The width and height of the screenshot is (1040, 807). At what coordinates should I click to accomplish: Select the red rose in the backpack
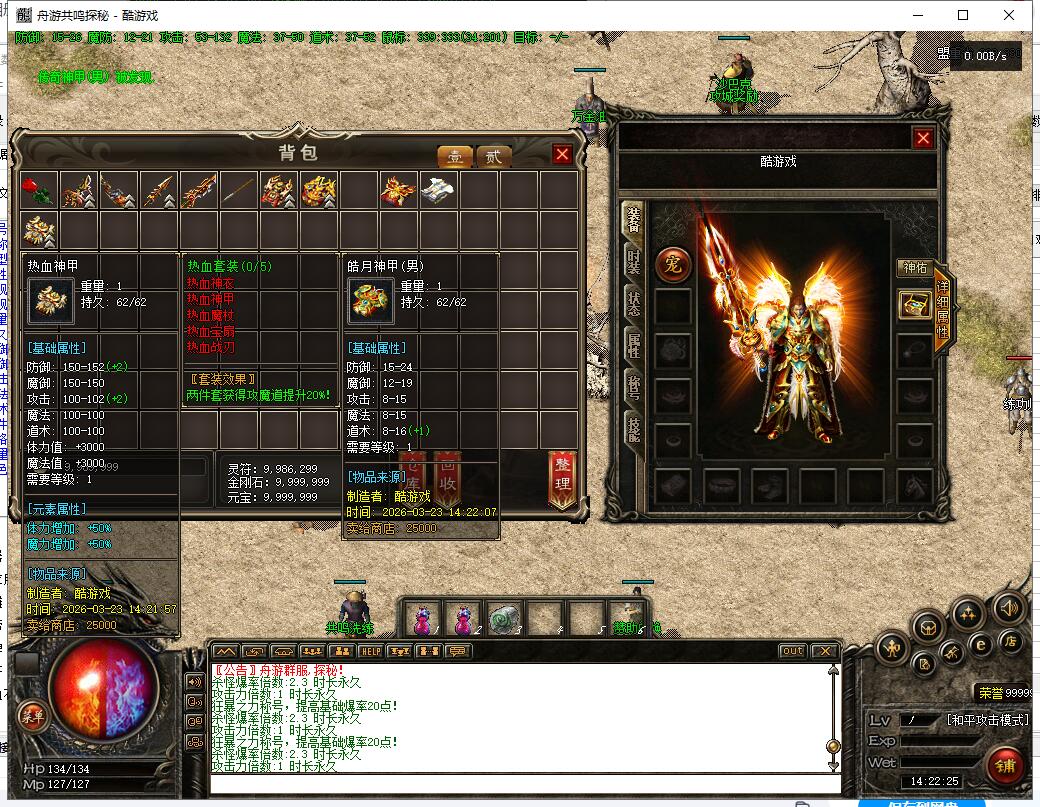[39, 190]
